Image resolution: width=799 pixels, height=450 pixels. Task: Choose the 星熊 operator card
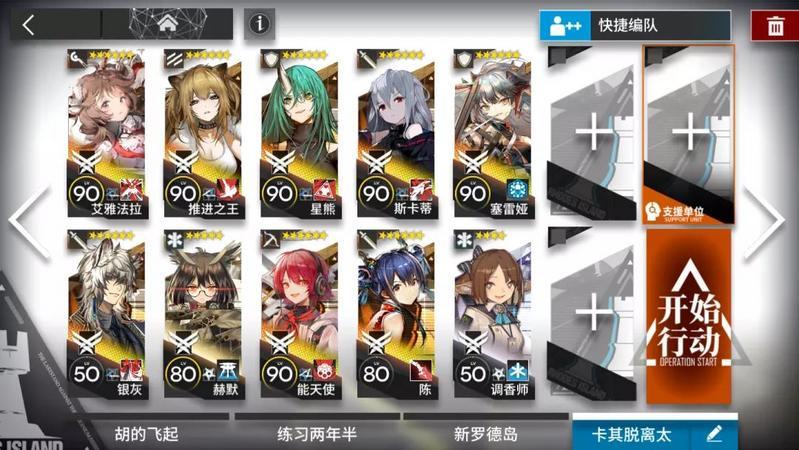point(298,135)
